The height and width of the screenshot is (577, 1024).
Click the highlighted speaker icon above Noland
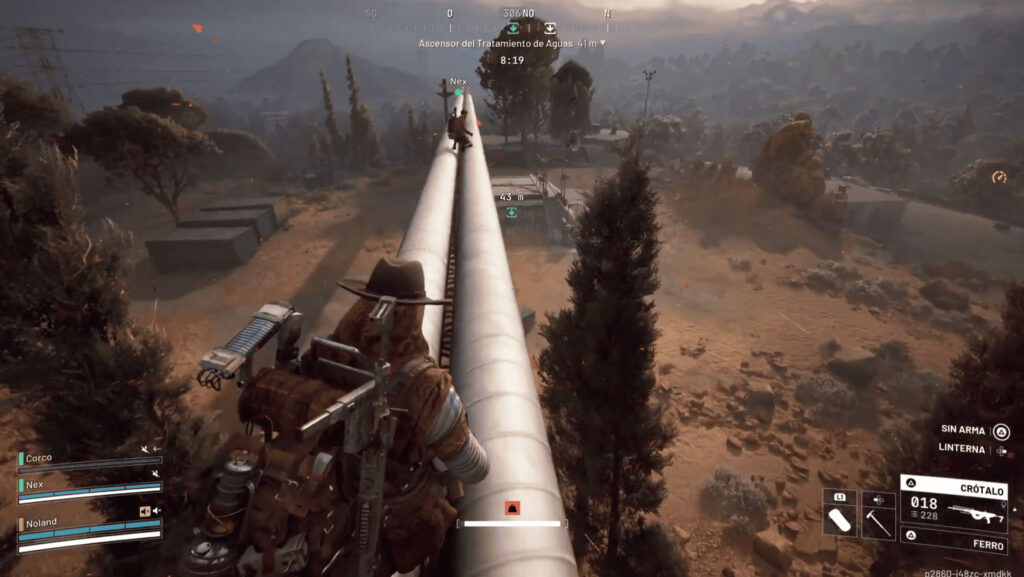(145, 511)
